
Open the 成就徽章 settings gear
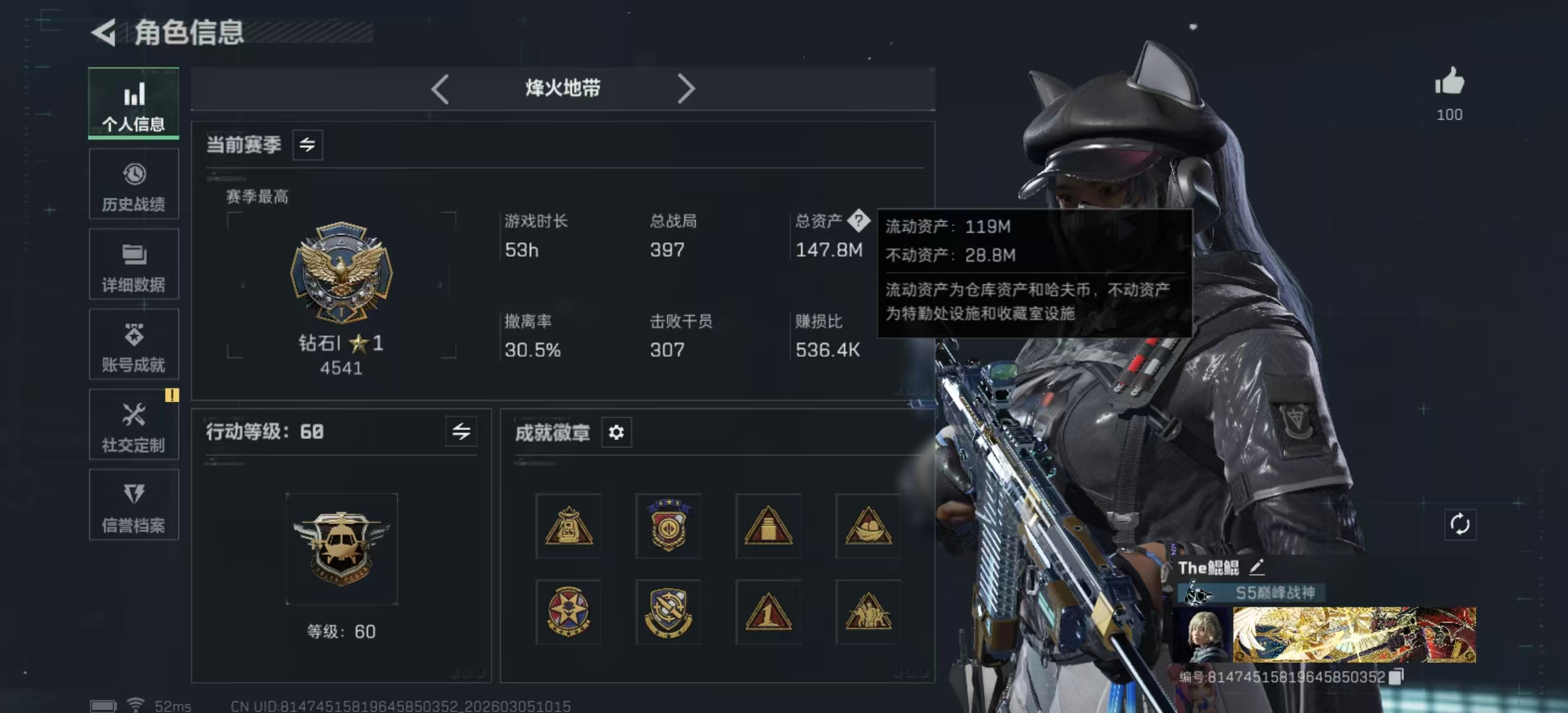point(616,433)
